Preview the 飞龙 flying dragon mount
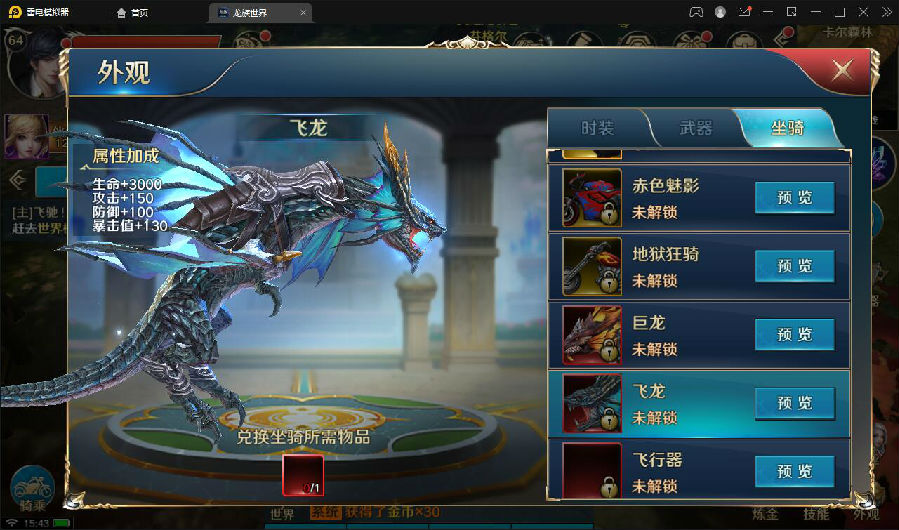This screenshot has width=899, height=530. tap(794, 403)
